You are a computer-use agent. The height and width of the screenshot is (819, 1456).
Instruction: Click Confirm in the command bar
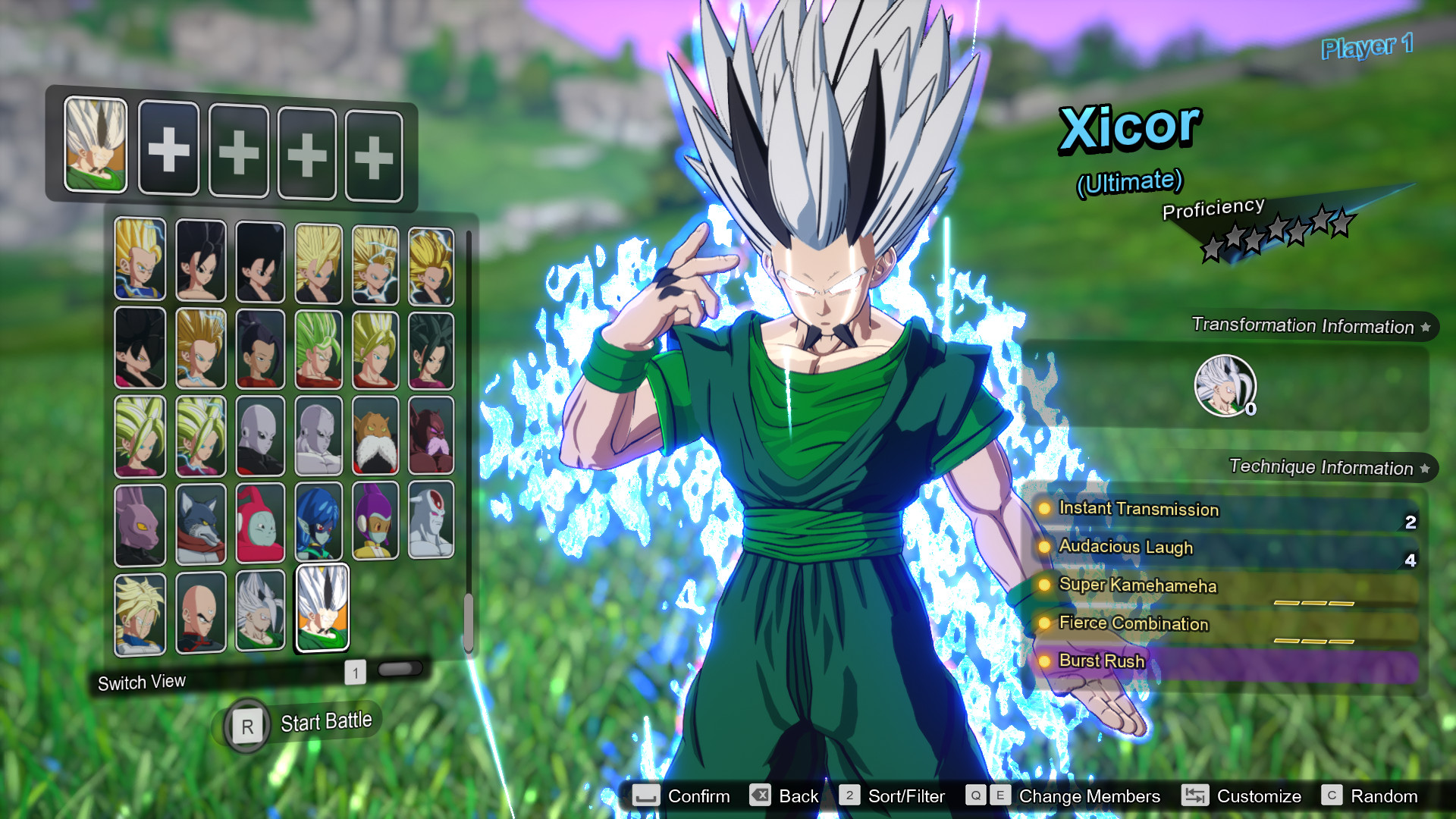click(698, 796)
